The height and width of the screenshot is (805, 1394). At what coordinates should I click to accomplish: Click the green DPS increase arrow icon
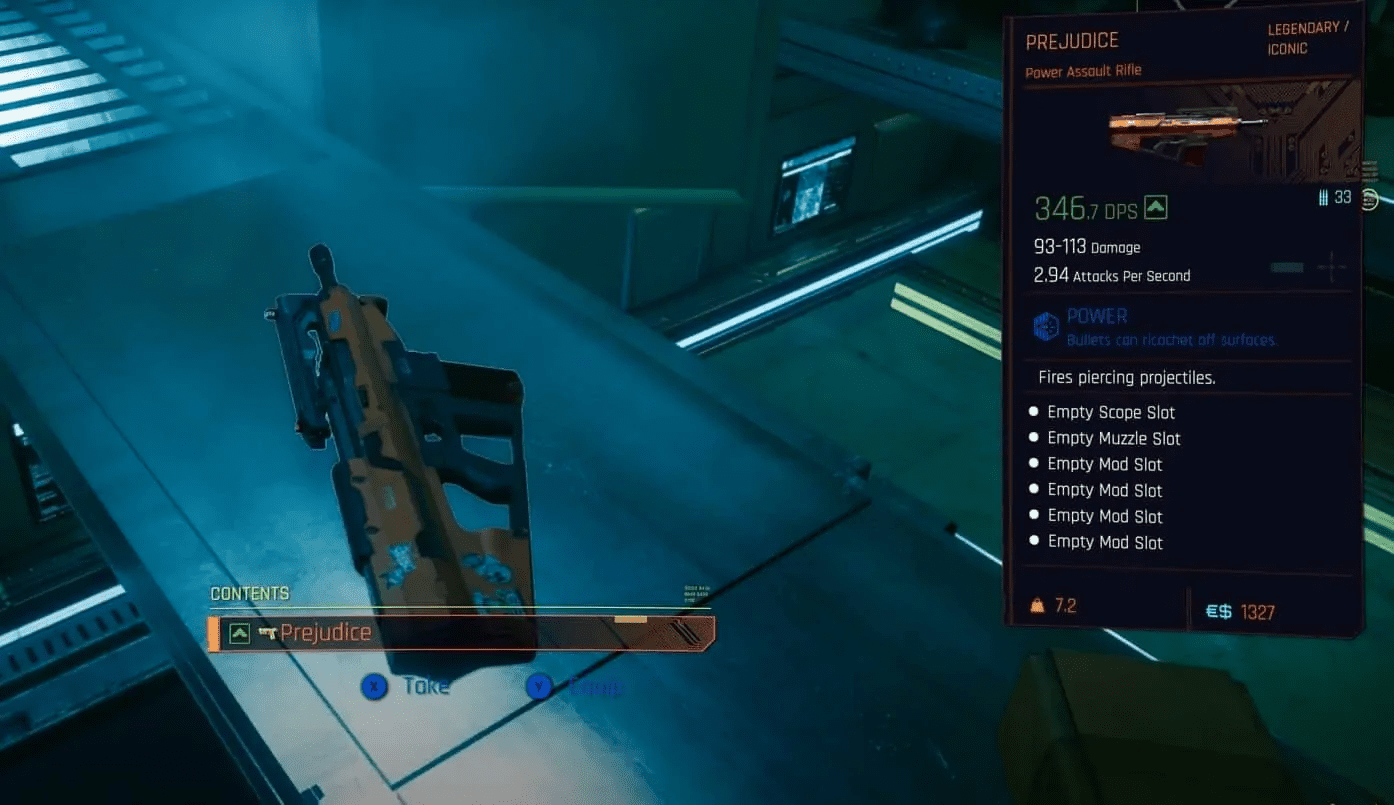click(x=1158, y=209)
